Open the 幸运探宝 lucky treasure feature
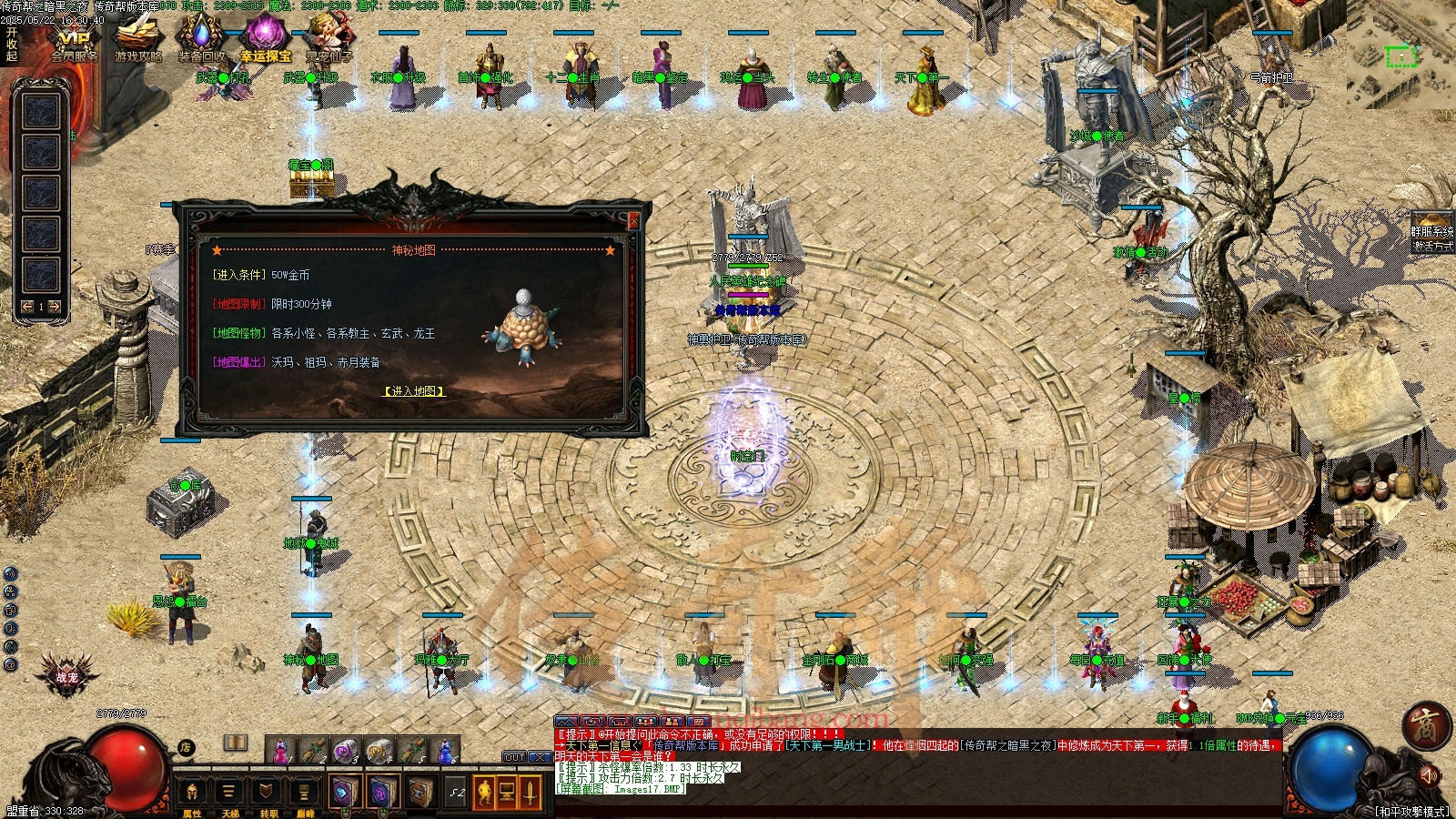 [265, 42]
